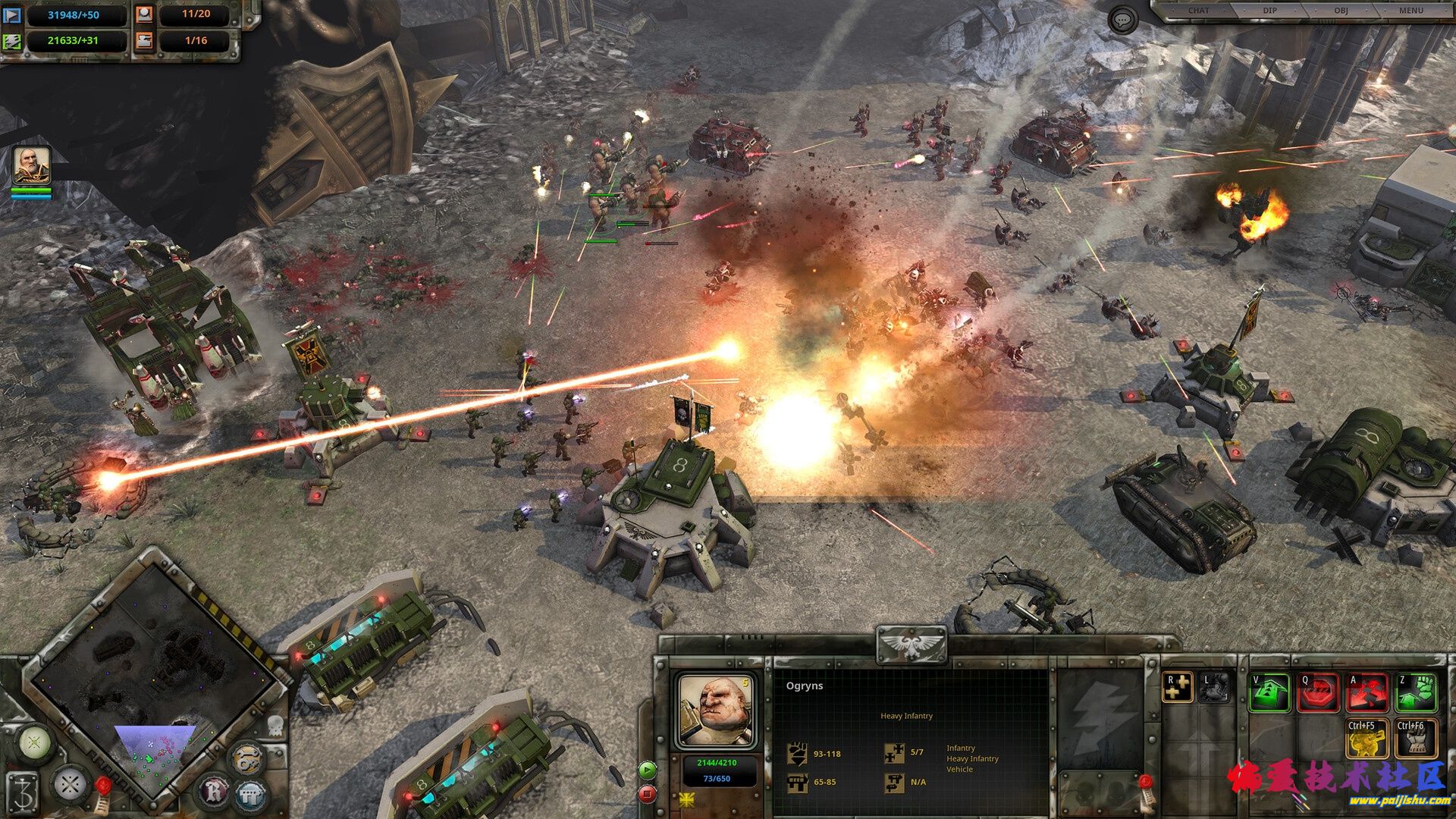1456x819 pixels.
Task: Select the green fist melee stance
Action: [x=1415, y=692]
